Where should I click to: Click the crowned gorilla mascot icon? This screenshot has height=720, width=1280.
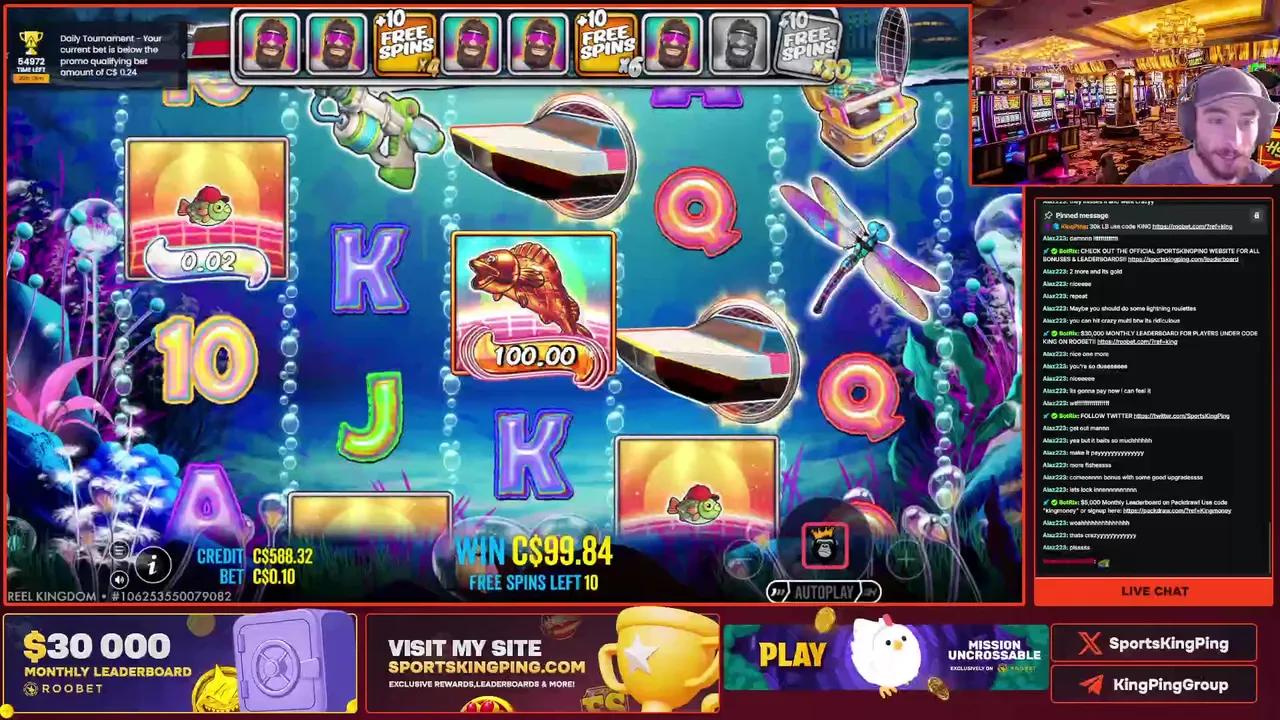tap(825, 545)
